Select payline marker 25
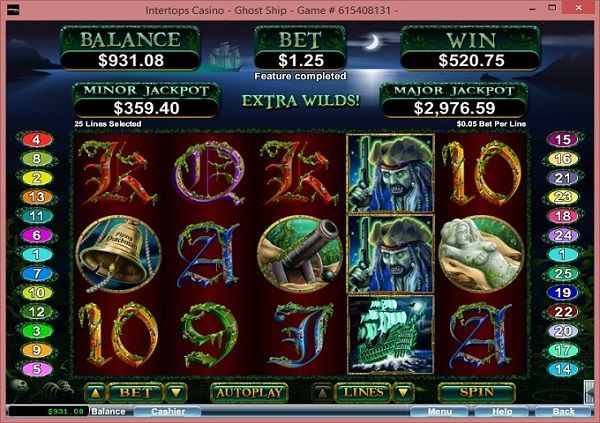600x423 pixels. pyautogui.click(x=562, y=273)
